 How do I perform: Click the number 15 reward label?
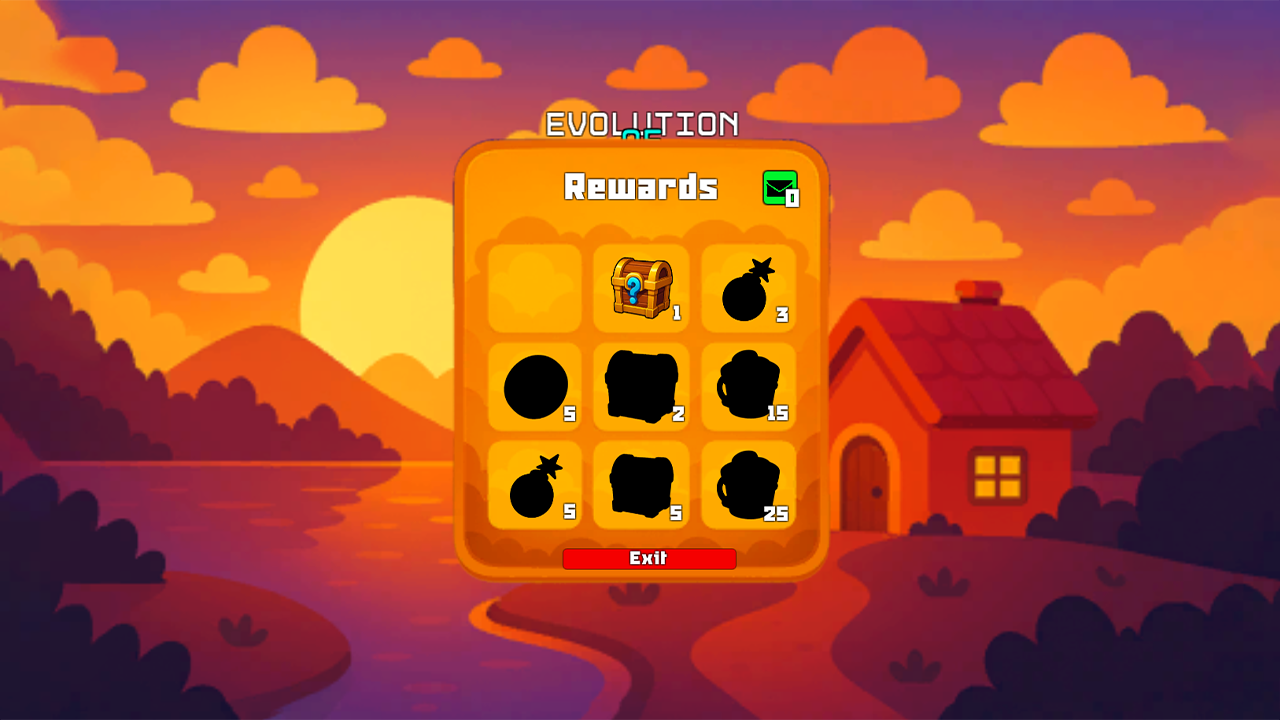pos(779,412)
